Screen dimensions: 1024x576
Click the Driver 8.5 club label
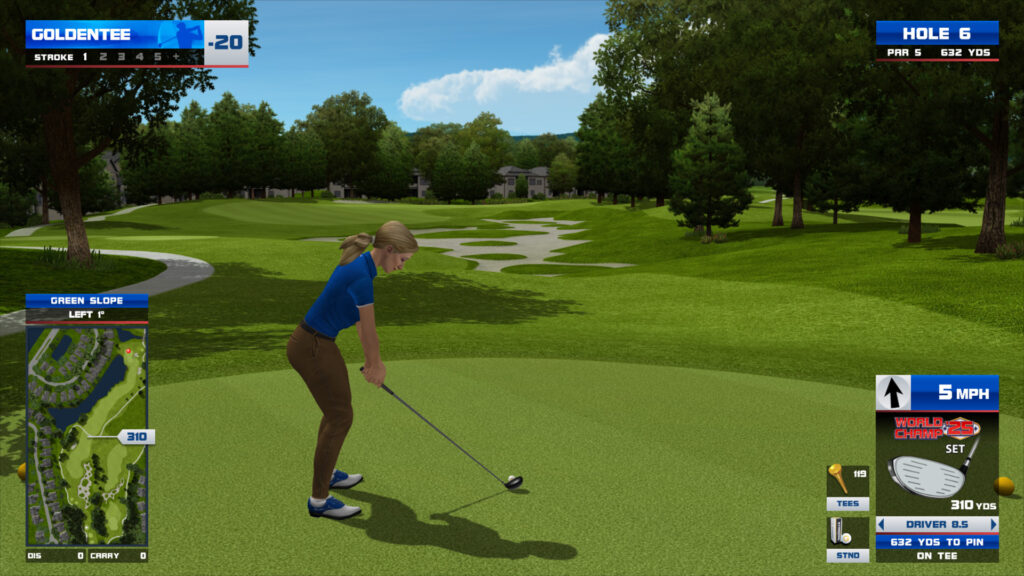pos(937,524)
